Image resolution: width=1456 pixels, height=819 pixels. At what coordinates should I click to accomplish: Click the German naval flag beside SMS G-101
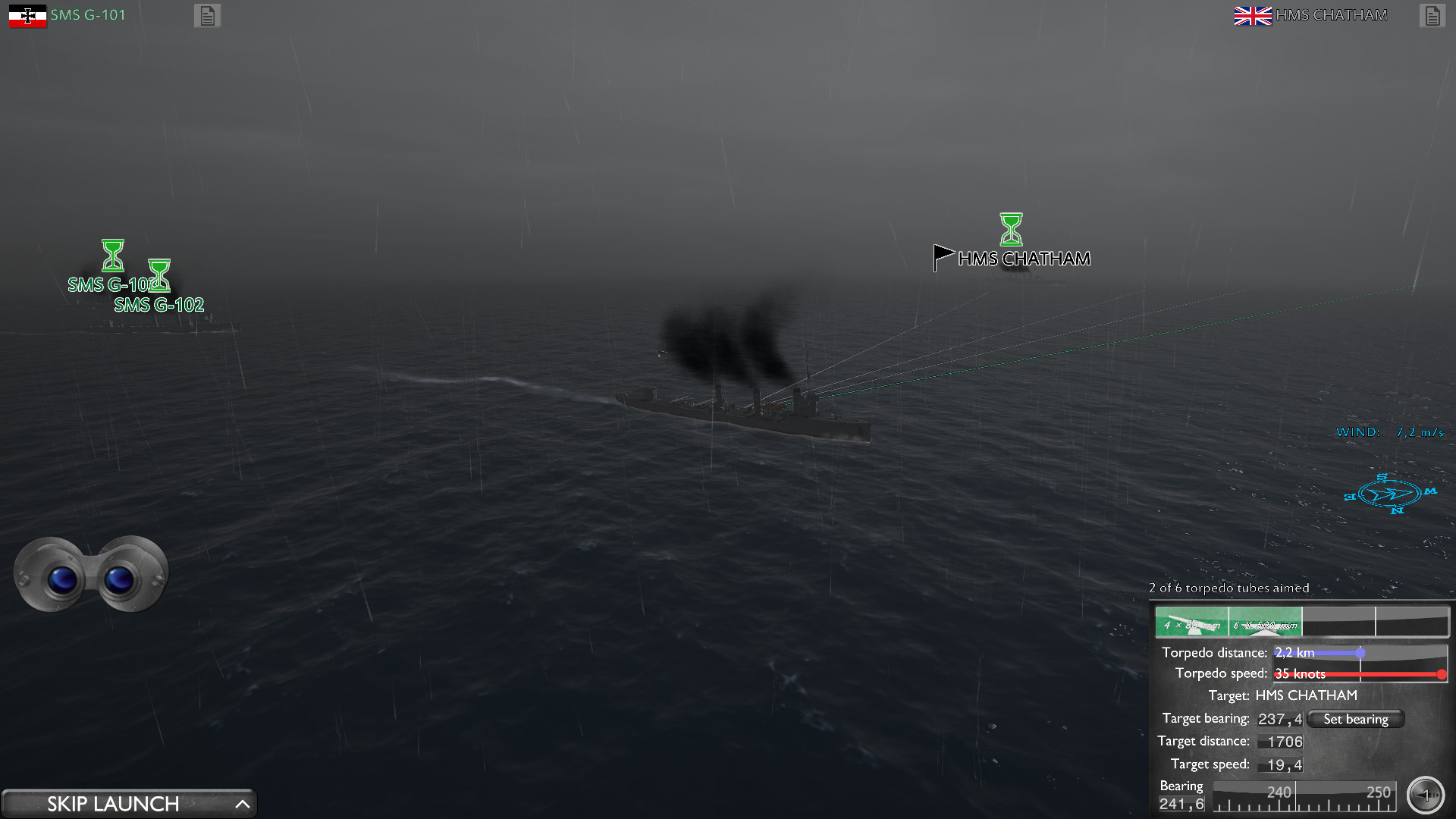click(27, 14)
